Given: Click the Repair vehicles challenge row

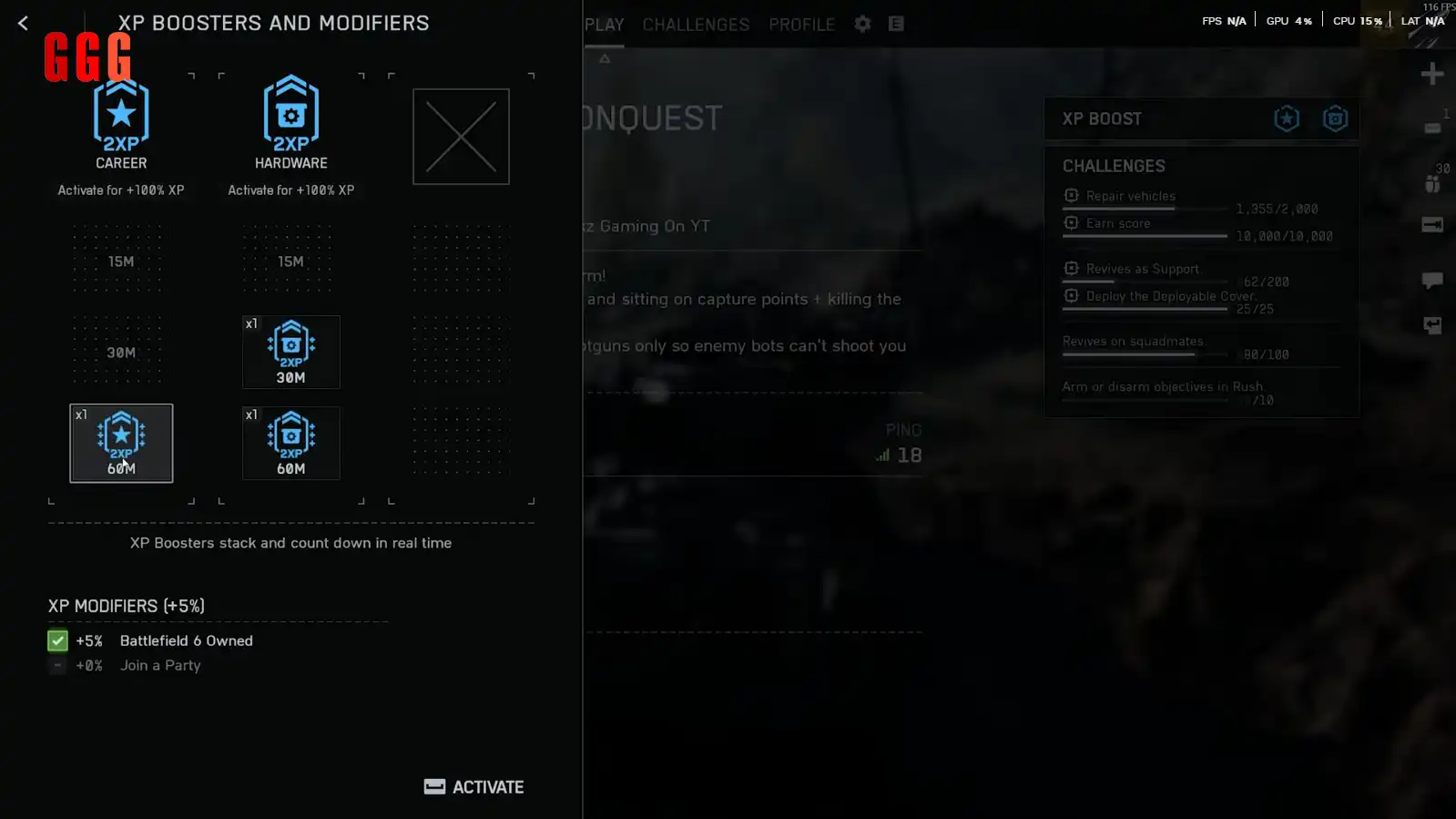Looking at the screenshot, I should click(x=1131, y=197).
